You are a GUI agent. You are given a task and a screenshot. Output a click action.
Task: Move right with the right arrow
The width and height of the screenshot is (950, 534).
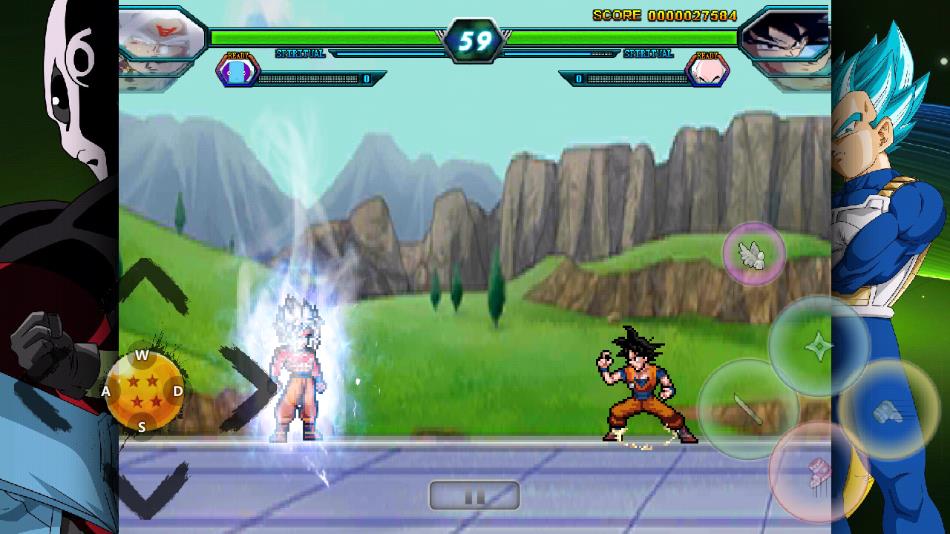246,385
